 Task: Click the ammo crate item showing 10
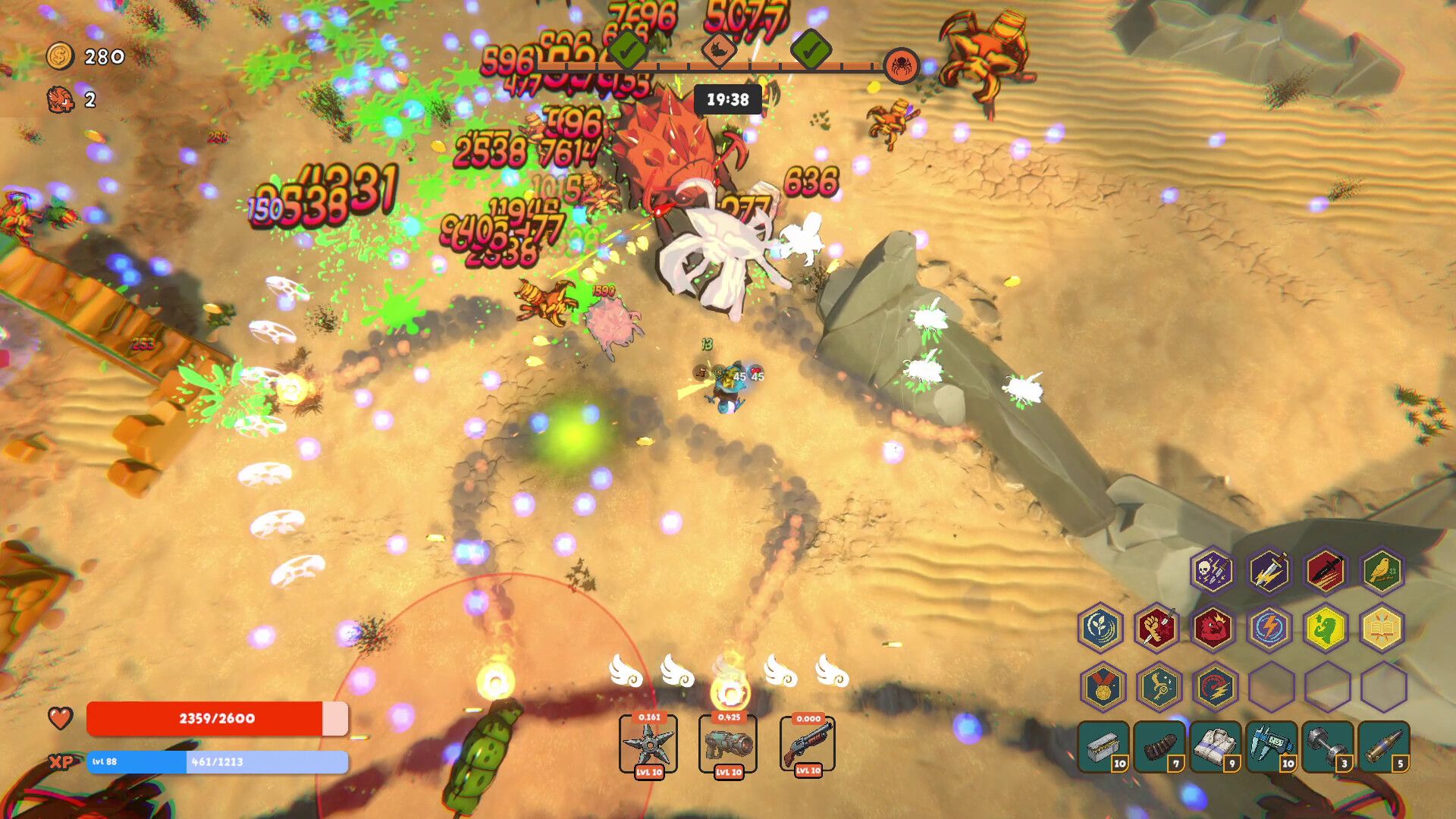(x=1103, y=746)
